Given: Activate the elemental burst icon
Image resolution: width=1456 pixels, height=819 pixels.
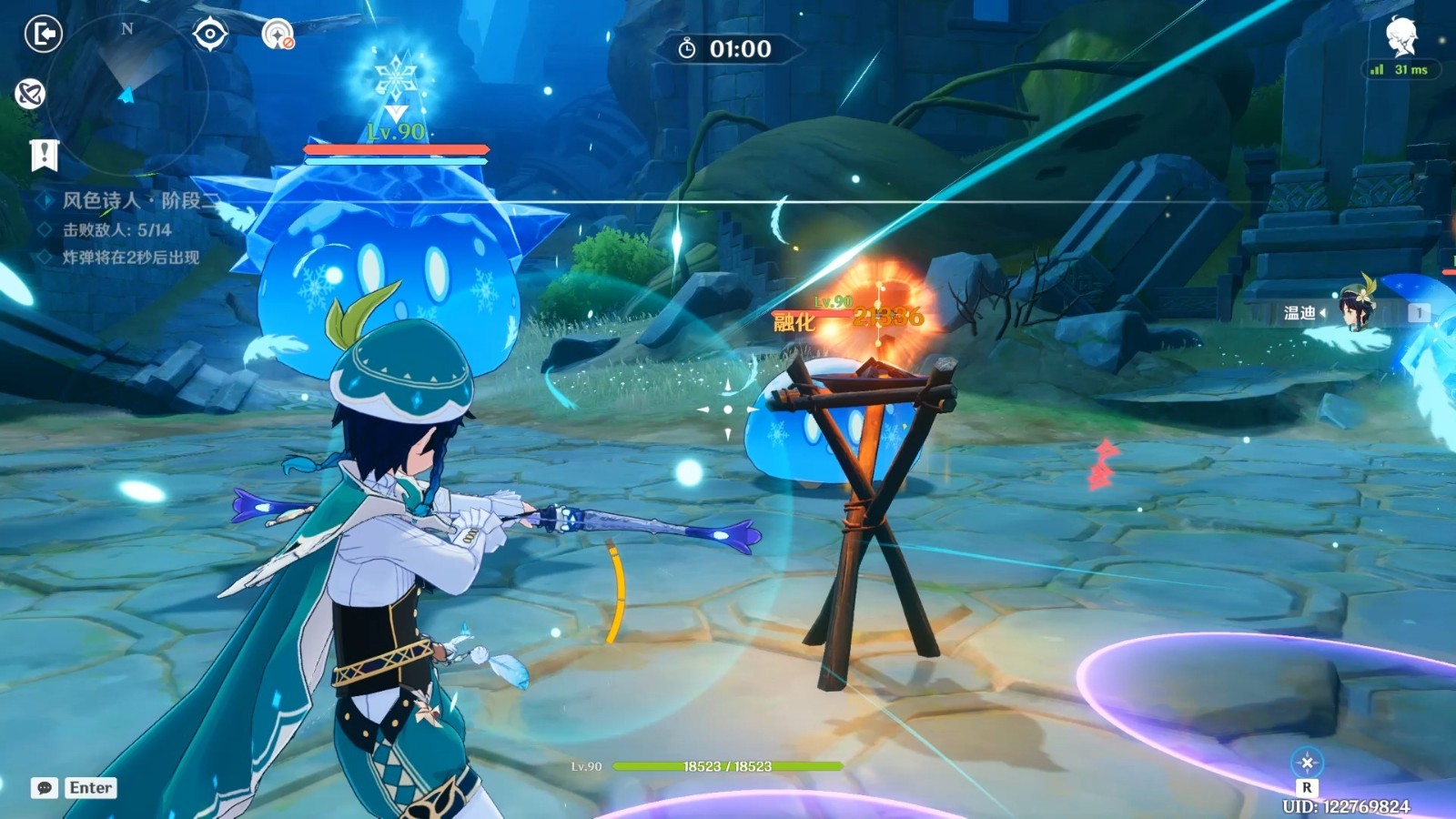Looking at the screenshot, I should [1307, 763].
